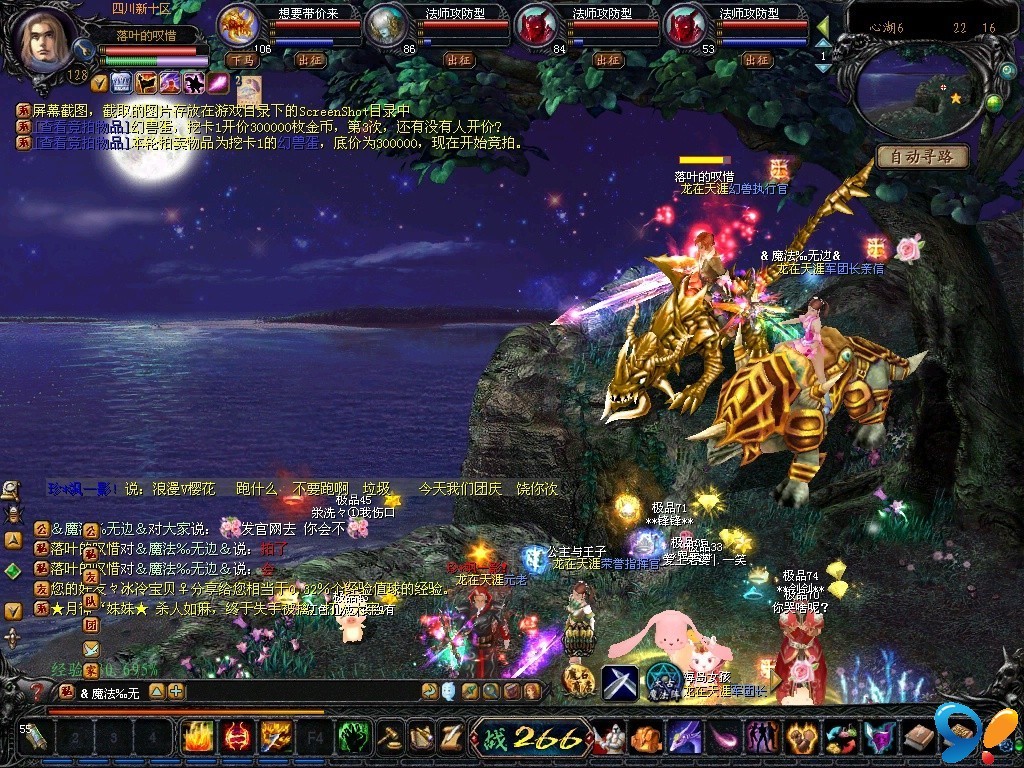Image resolution: width=1024 pixels, height=768 pixels.
Task: Click the 自动寻路 auto-pathfinding button
Action: [921, 157]
